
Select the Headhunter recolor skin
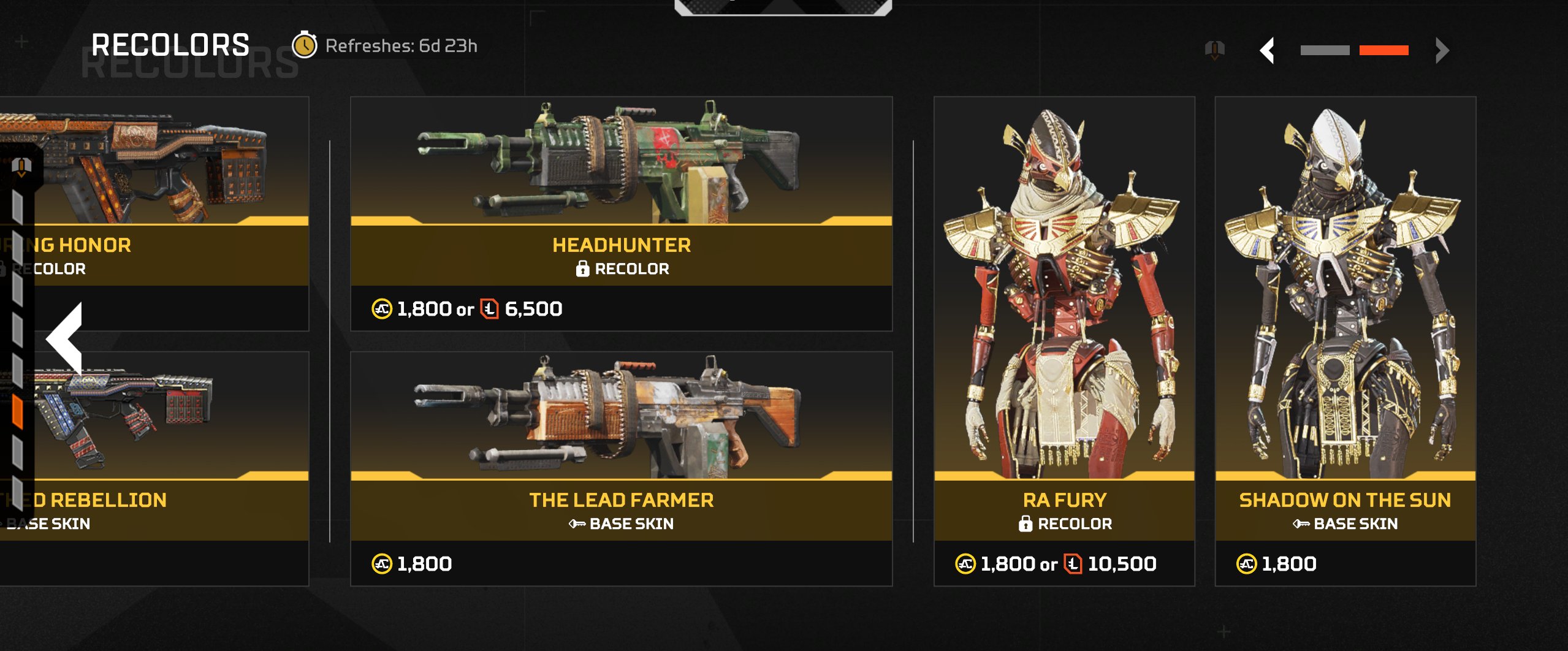pos(621,213)
